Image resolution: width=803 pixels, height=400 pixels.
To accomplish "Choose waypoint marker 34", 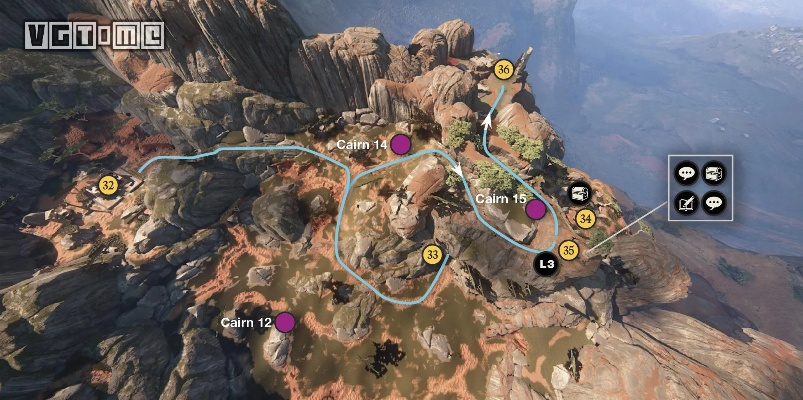I will pos(586,218).
